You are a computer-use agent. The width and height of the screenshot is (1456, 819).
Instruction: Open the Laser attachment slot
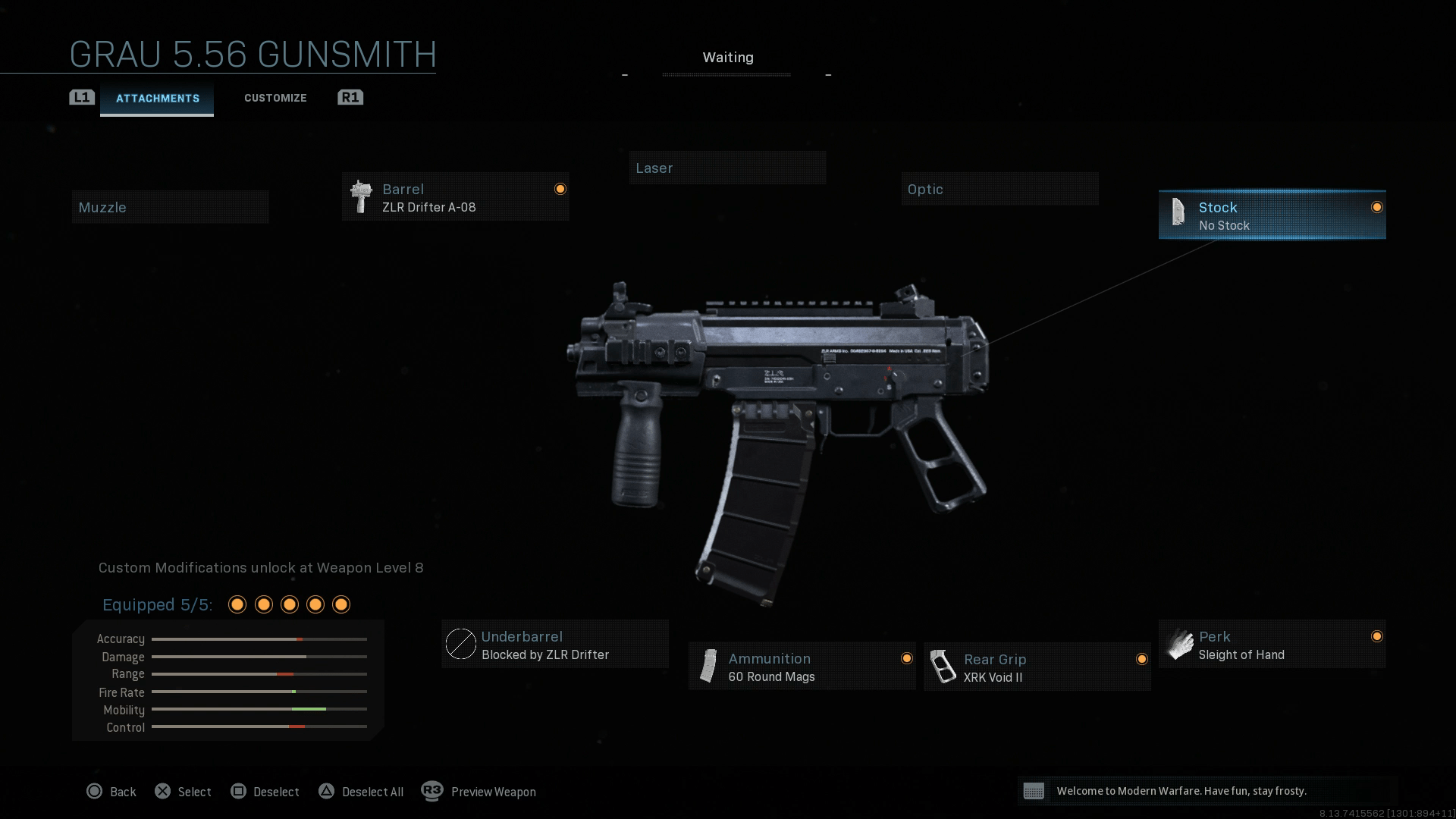click(x=727, y=168)
